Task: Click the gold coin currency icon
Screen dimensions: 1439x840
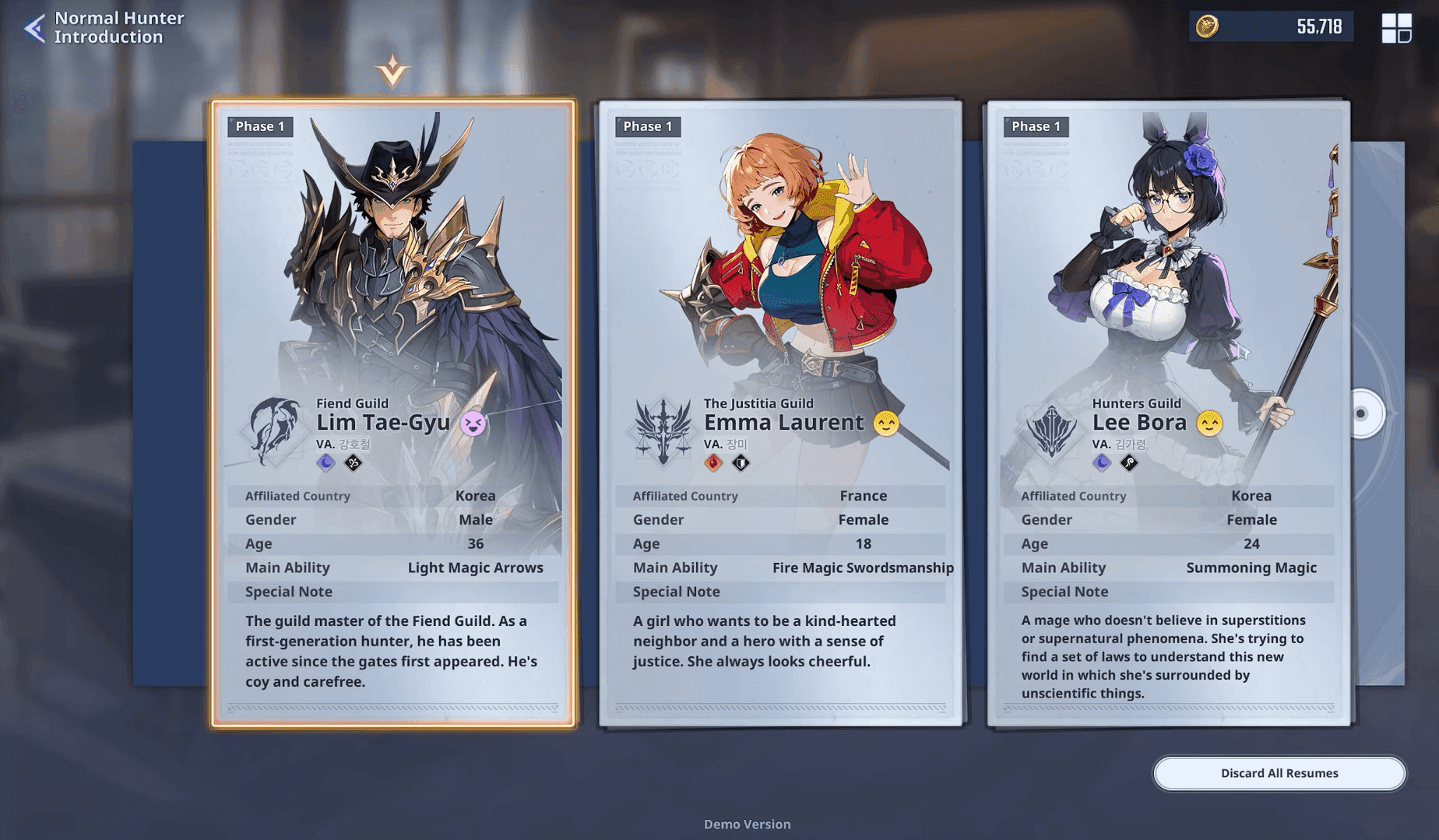Action: pos(1205,26)
